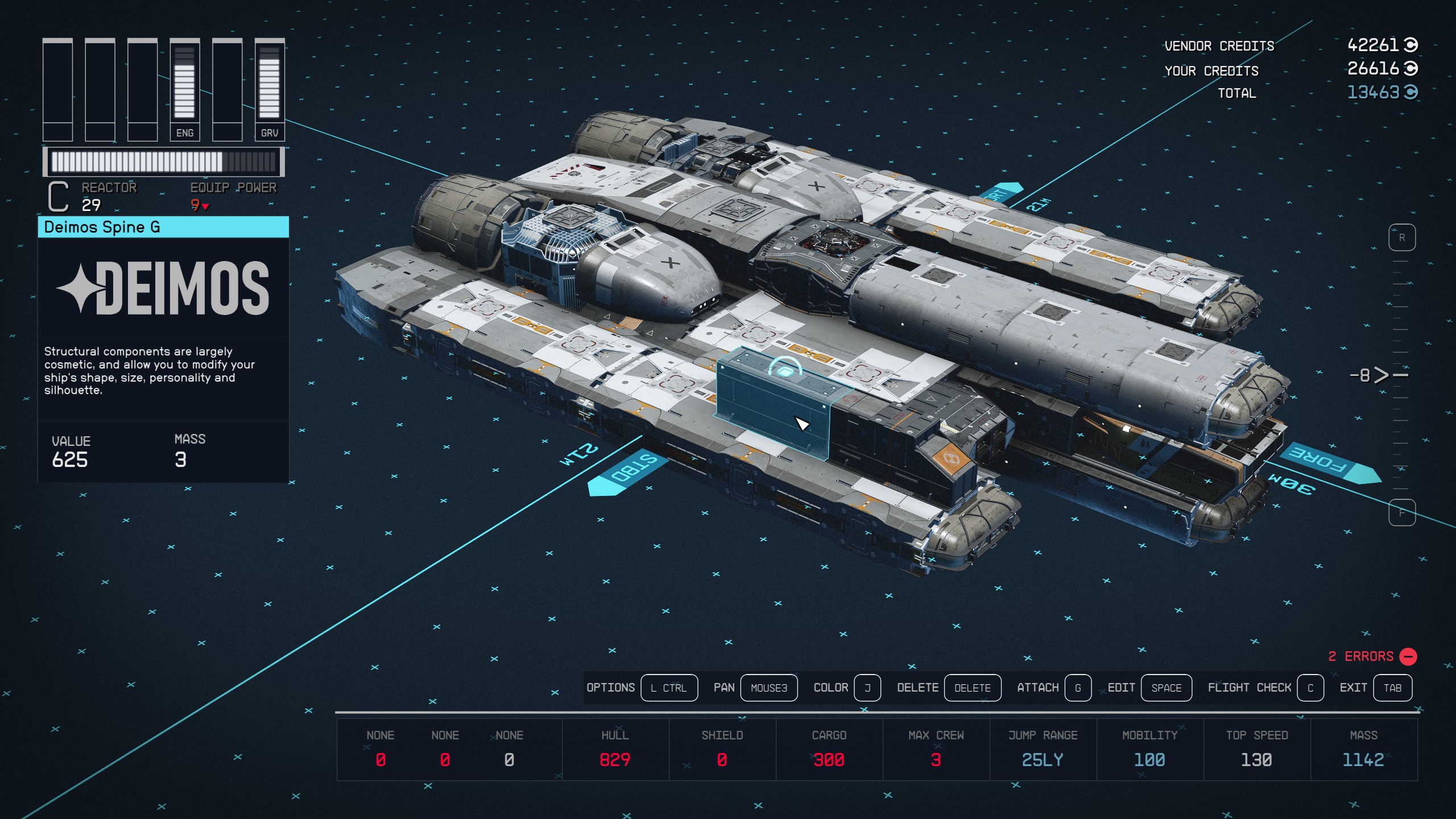
Task: Raise the floor level with R button
Action: click(x=1402, y=238)
